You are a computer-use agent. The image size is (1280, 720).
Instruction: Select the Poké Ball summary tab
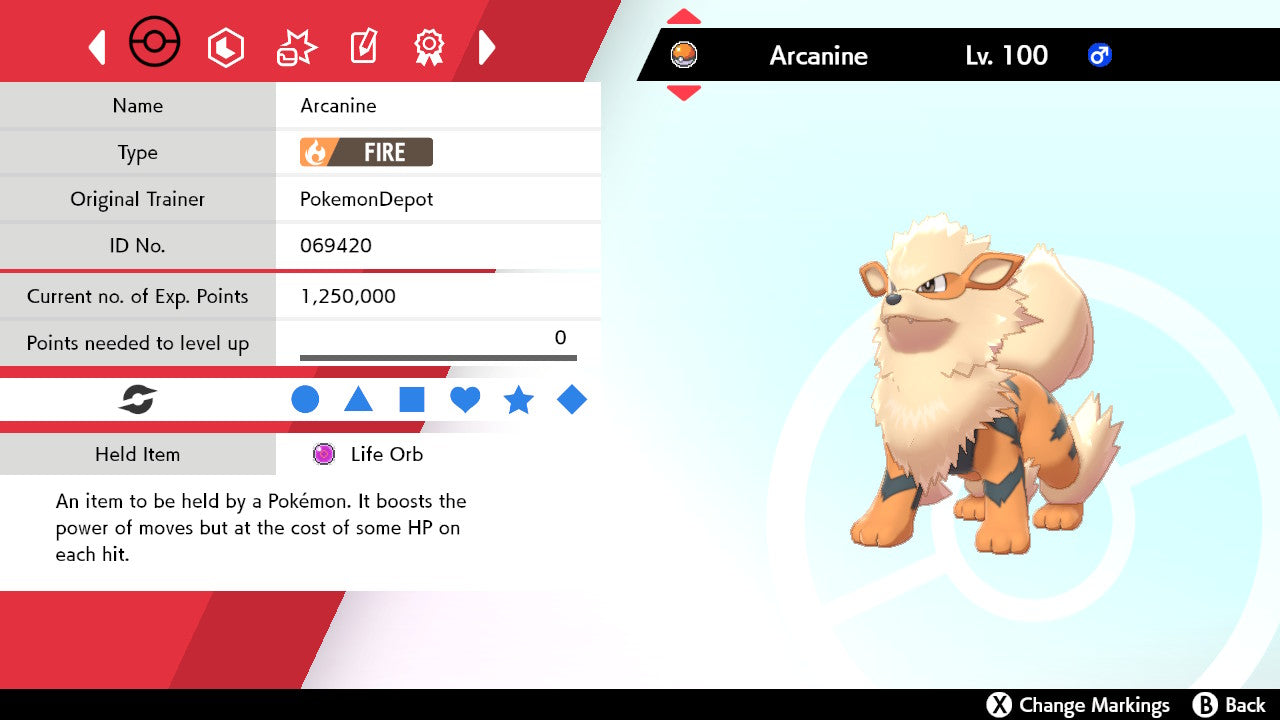pyautogui.click(x=155, y=44)
